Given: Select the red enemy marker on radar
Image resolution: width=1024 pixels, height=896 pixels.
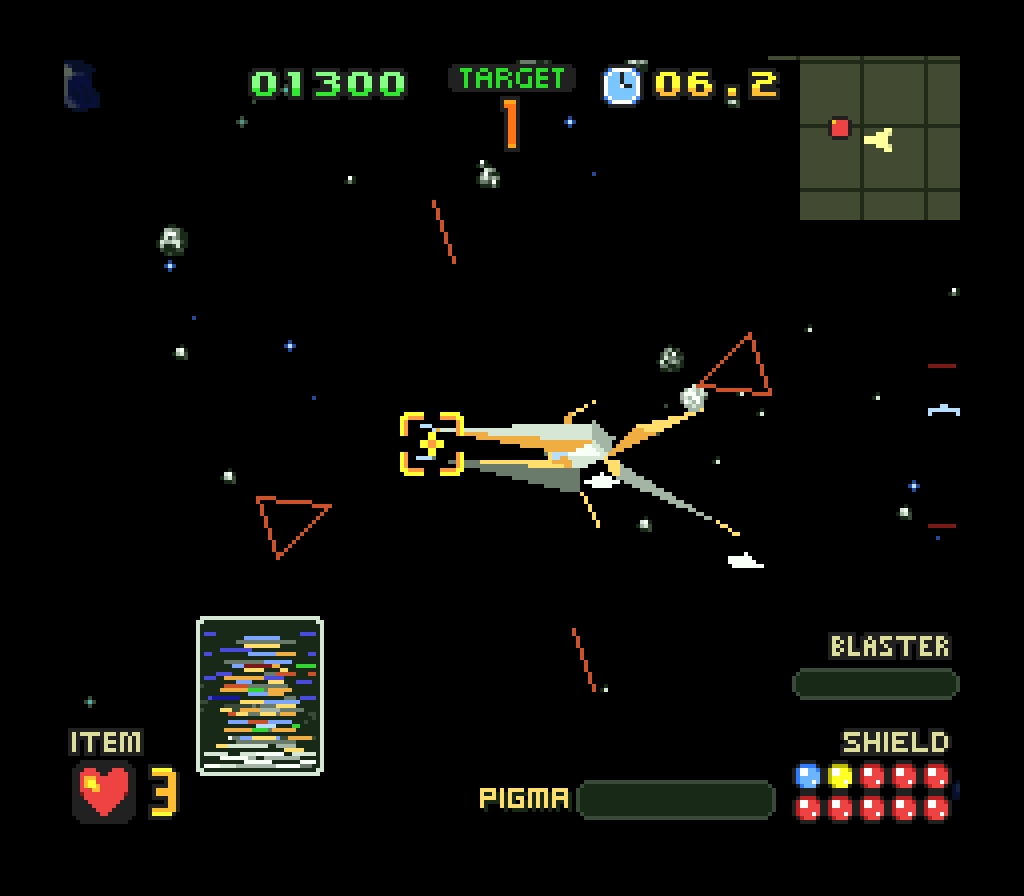Looking at the screenshot, I should (x=840, y=128).
